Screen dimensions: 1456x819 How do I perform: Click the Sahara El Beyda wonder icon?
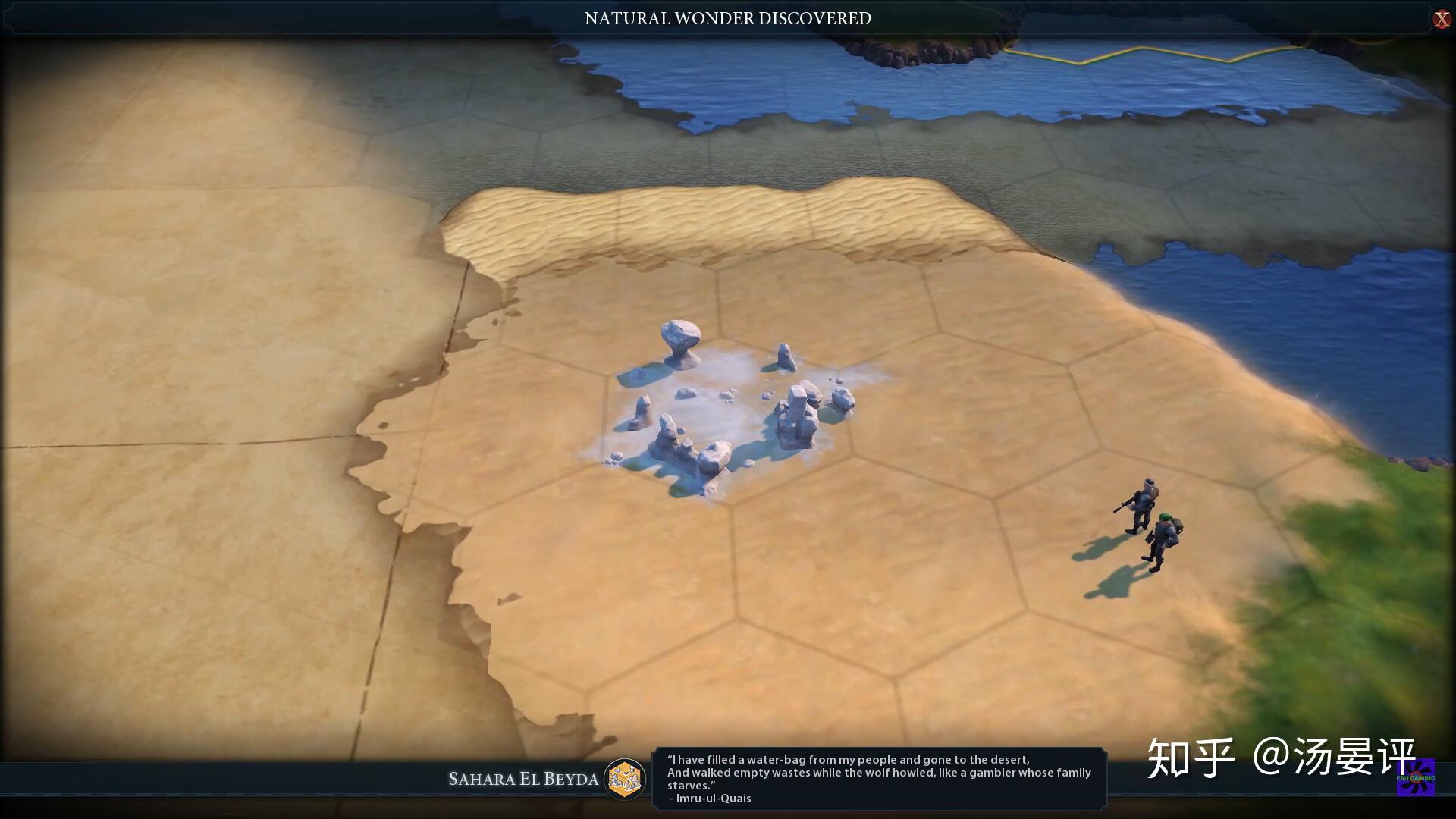tap(625, 779)
